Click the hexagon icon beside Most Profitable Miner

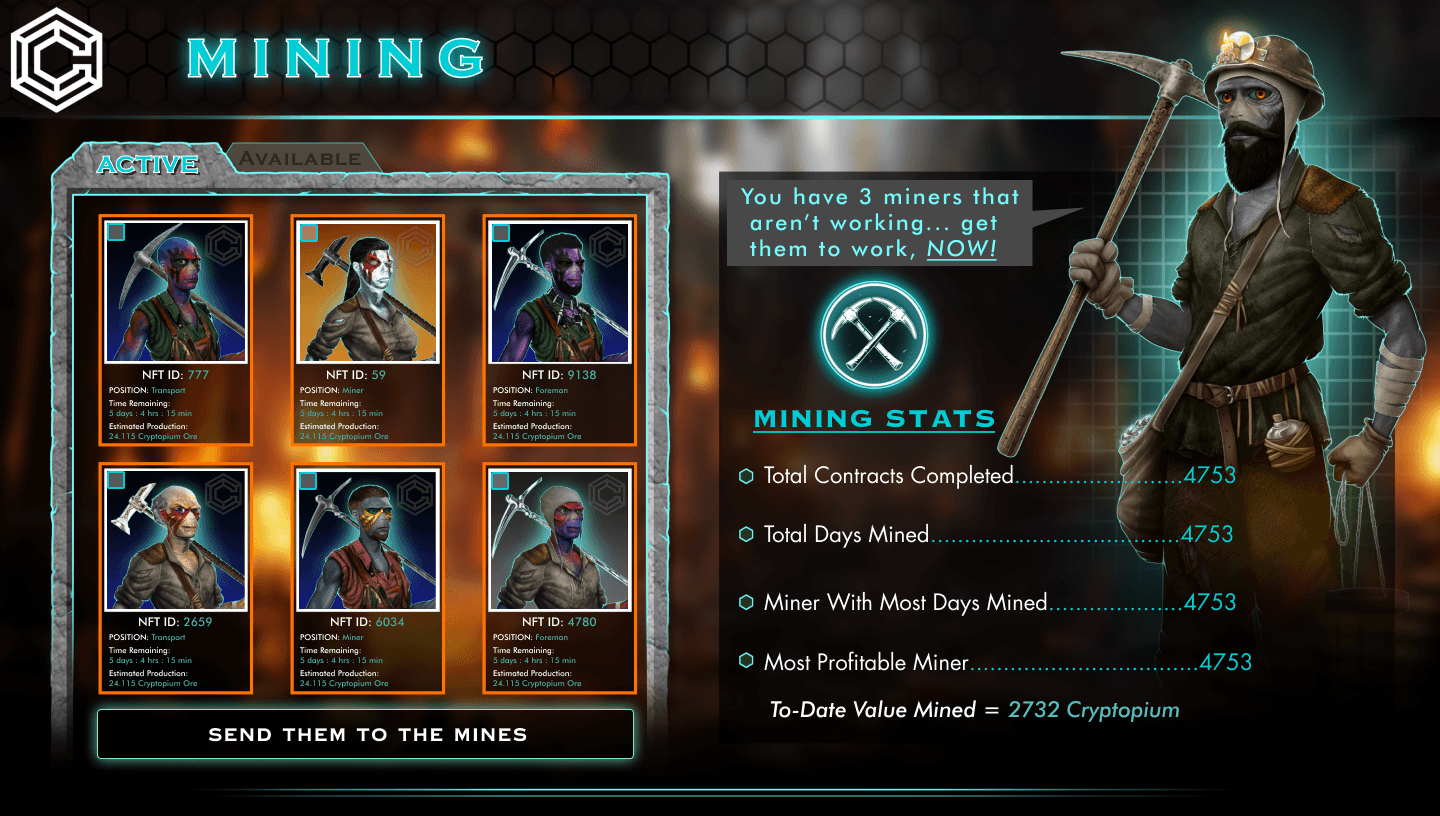(x=745, y=662)
